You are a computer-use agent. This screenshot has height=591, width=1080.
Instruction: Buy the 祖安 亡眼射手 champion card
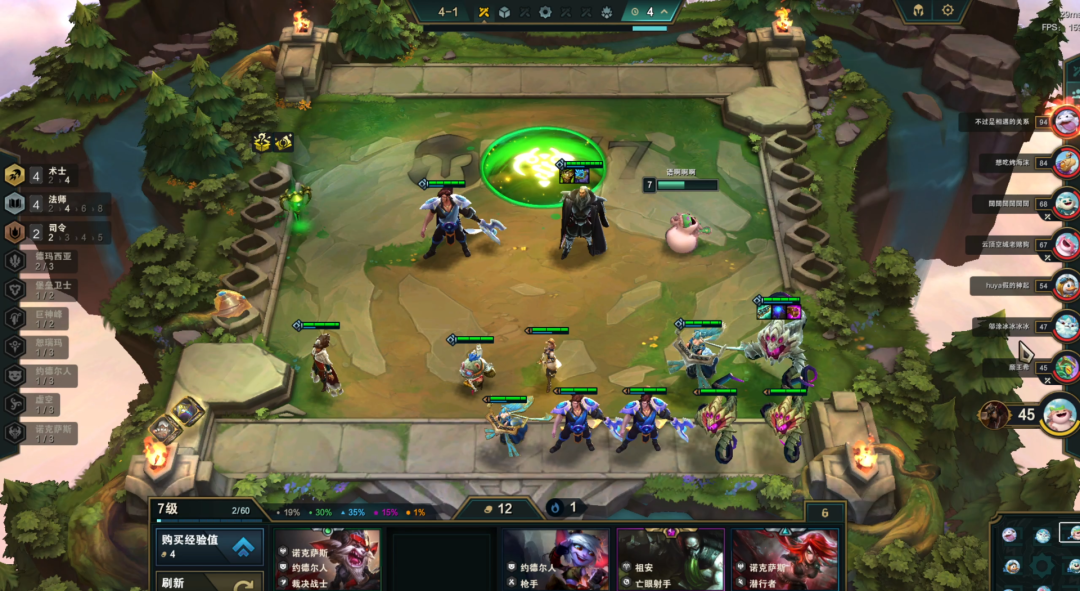click(x=670, y=561)
